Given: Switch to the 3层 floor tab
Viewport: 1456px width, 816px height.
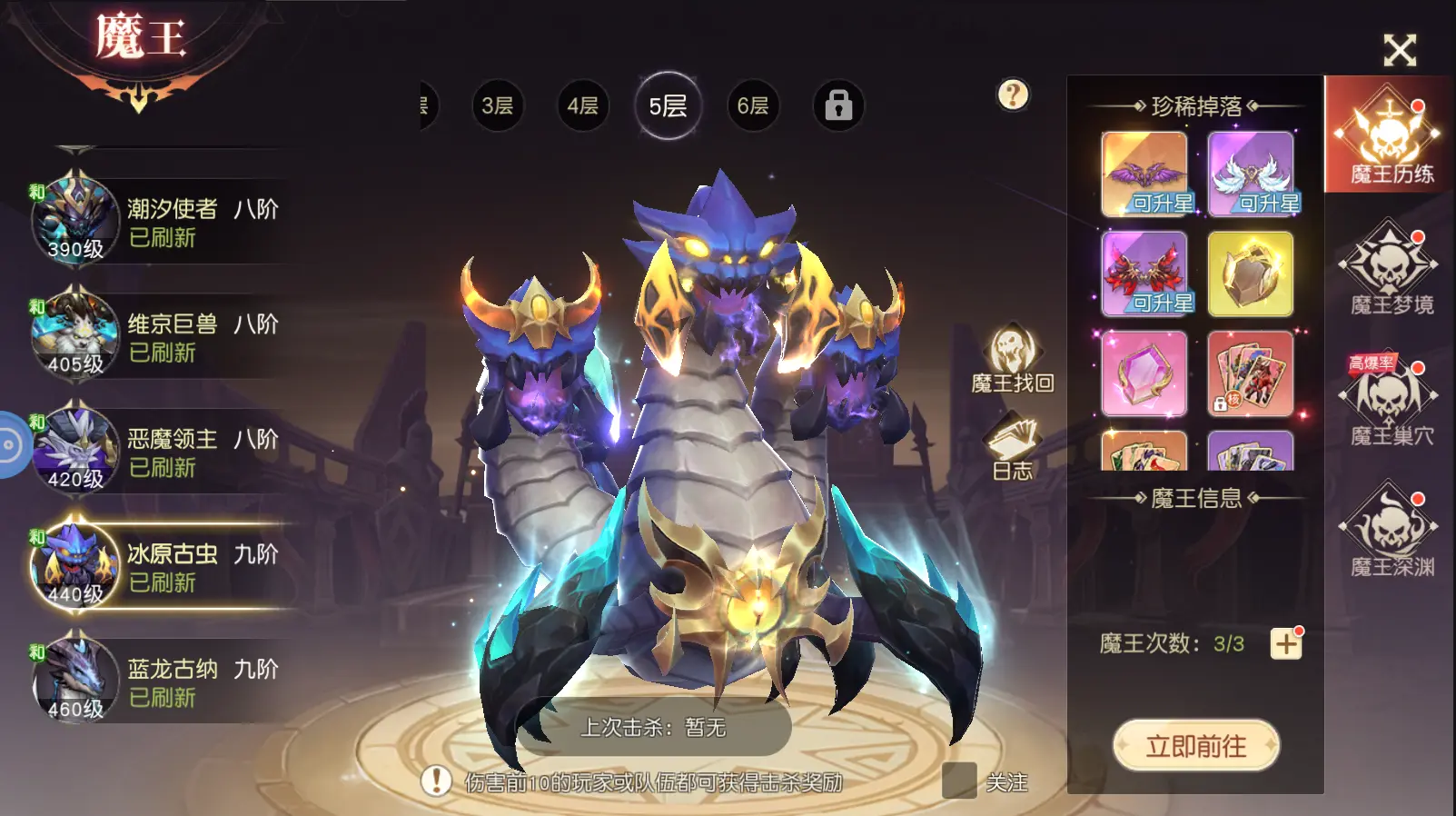Looking at the screenshot, I should click(497, 106).
